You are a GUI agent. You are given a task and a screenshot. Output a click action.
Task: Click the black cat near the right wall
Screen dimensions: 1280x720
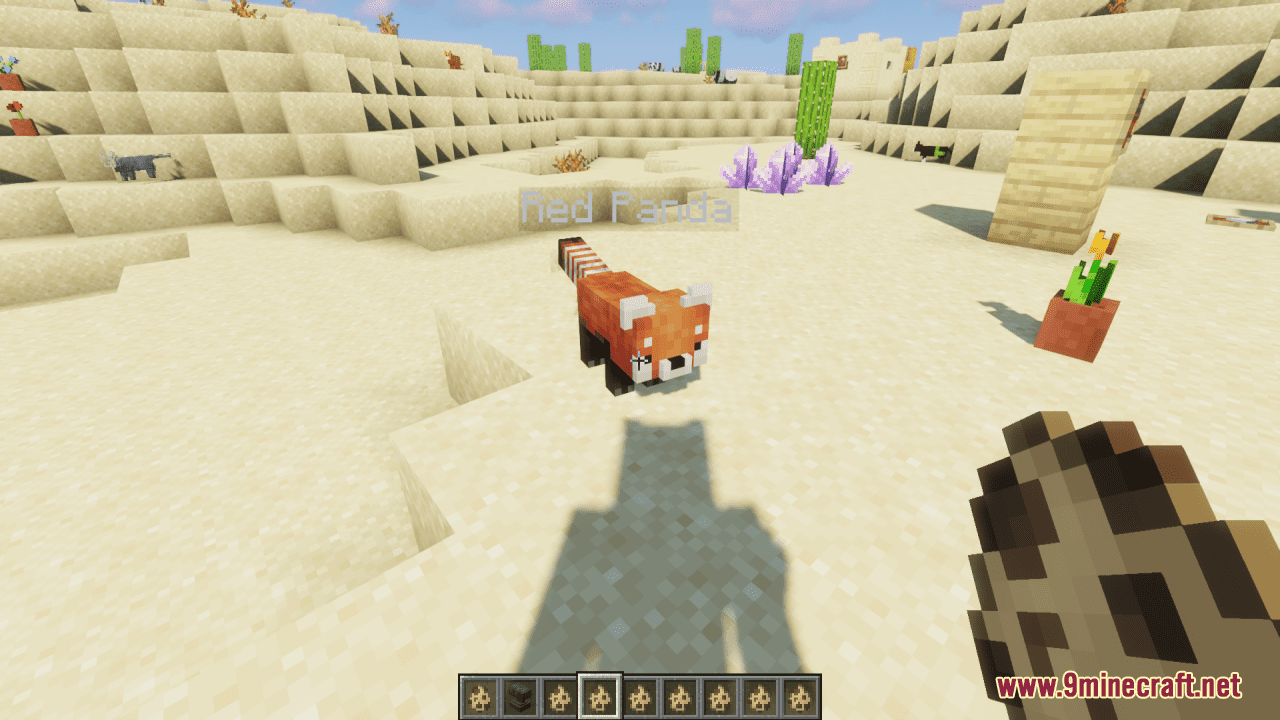click(x=930, y=150)
